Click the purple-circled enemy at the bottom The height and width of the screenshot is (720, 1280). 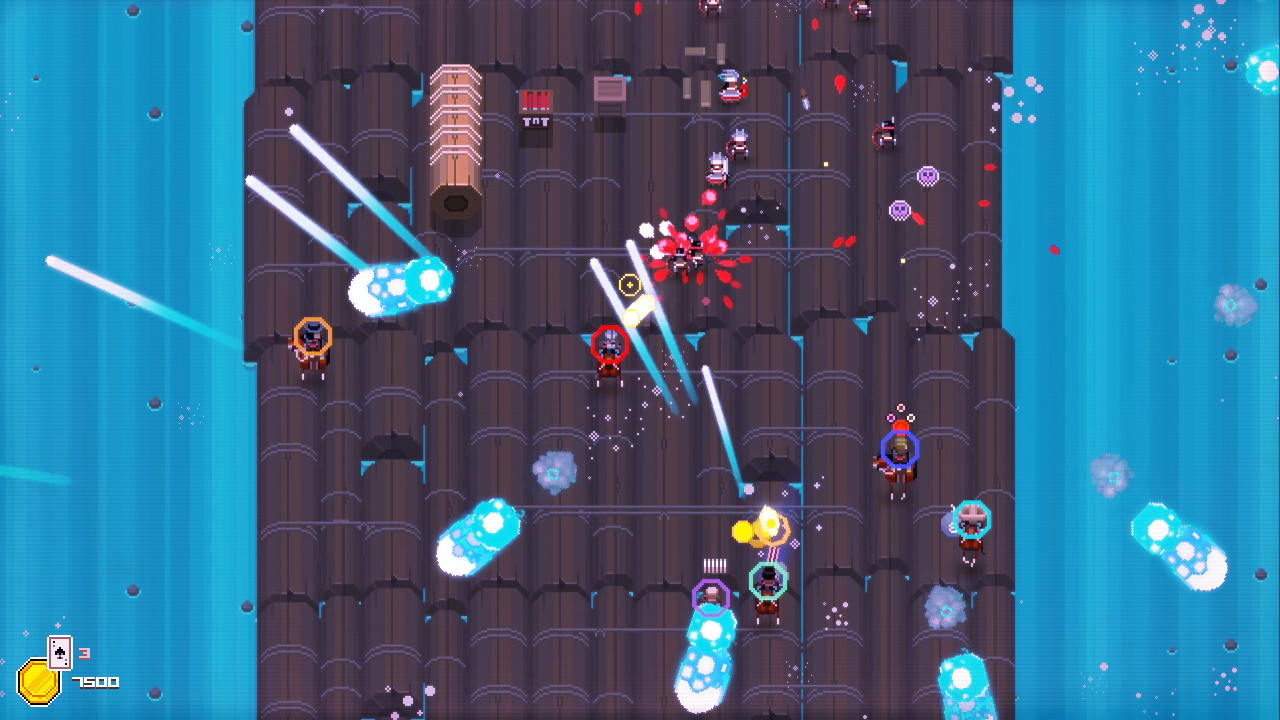(x=712, y=598)
